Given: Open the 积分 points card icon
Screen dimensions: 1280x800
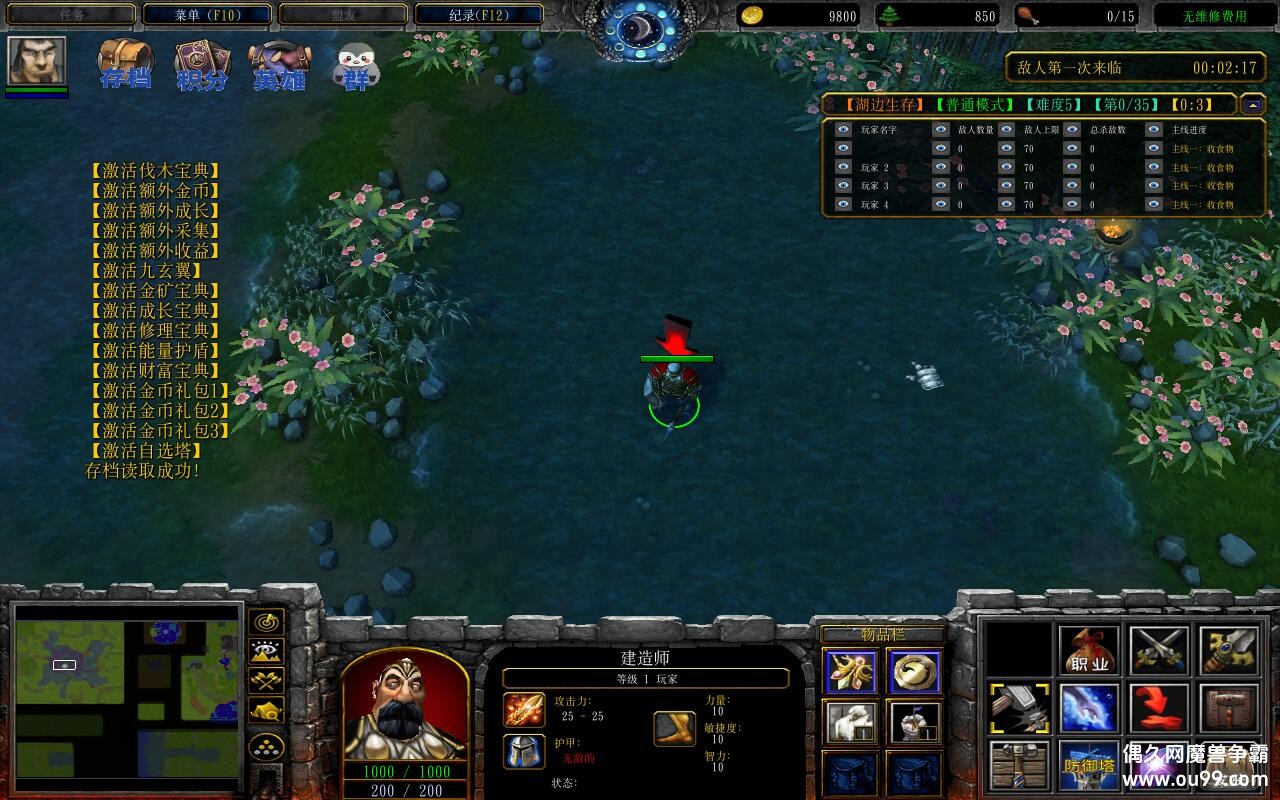Looking at the screenshot, I should click(x=202, y=65).
